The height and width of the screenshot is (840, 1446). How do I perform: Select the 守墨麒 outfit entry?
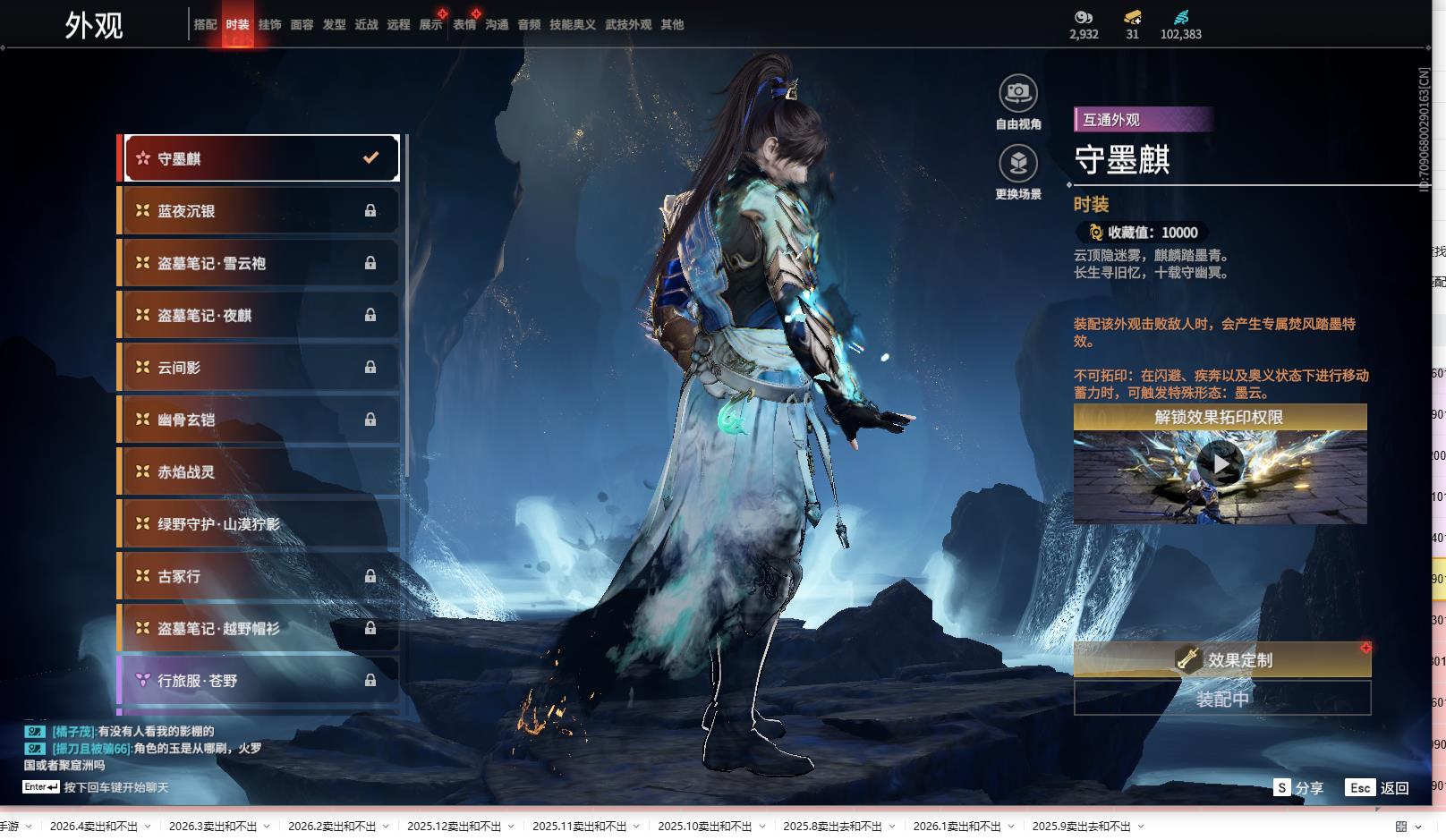point(260,158)
